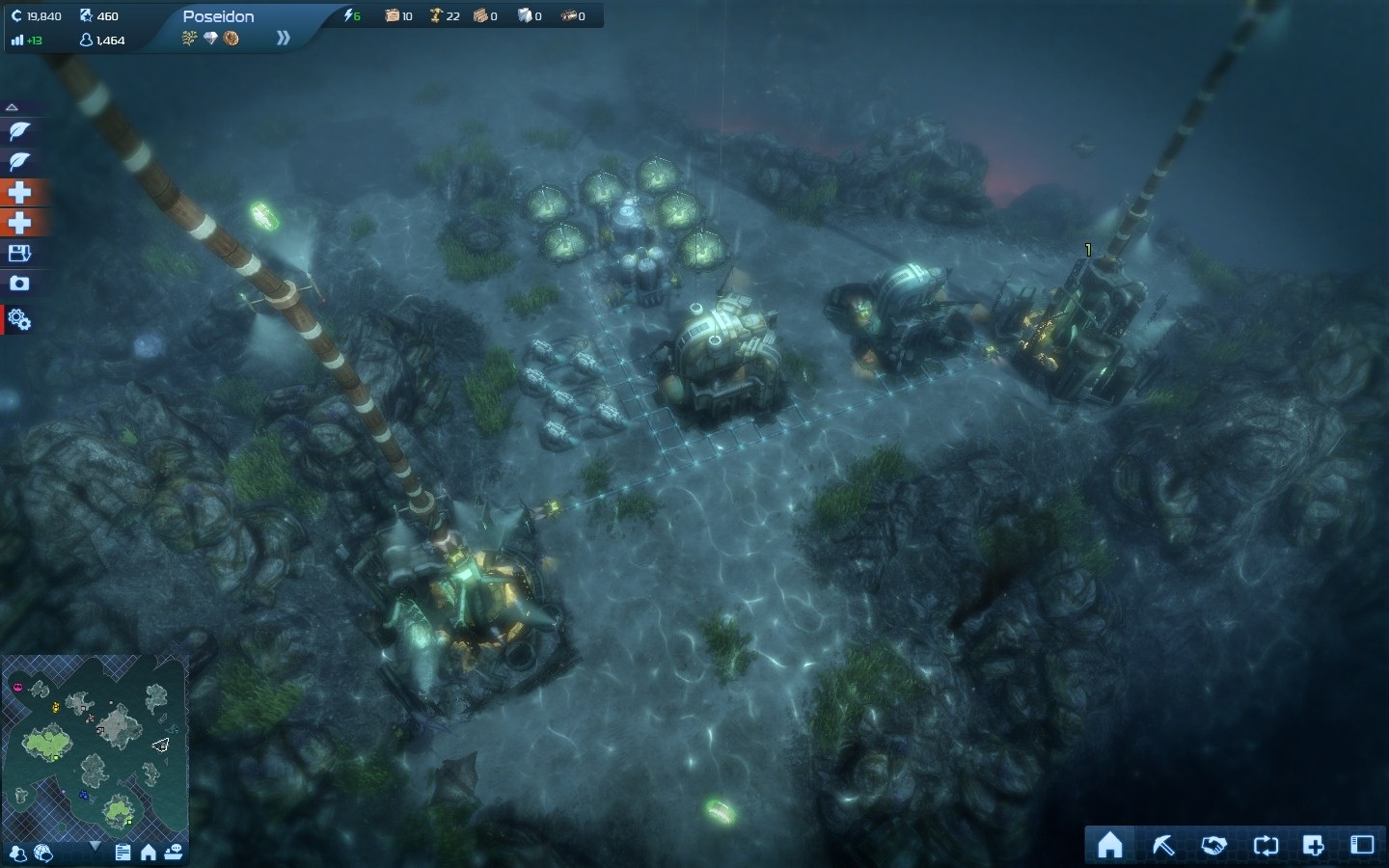The height and width of the screenshot is (868, 1389).
Task: Collapse the left sidebar with the up arrow
Action: pos(12,107)
